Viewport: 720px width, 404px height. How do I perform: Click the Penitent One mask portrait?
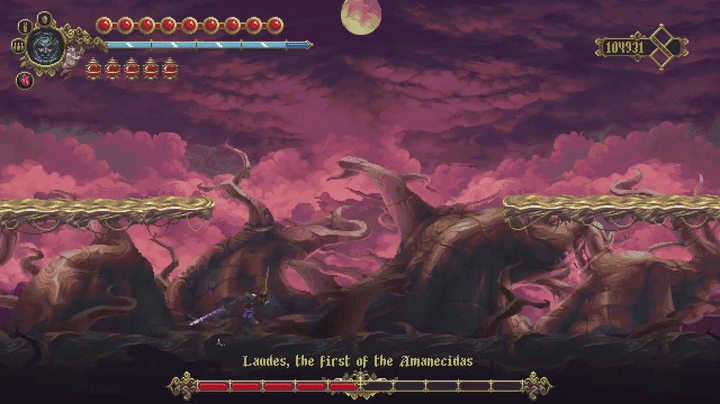(45, 44)
